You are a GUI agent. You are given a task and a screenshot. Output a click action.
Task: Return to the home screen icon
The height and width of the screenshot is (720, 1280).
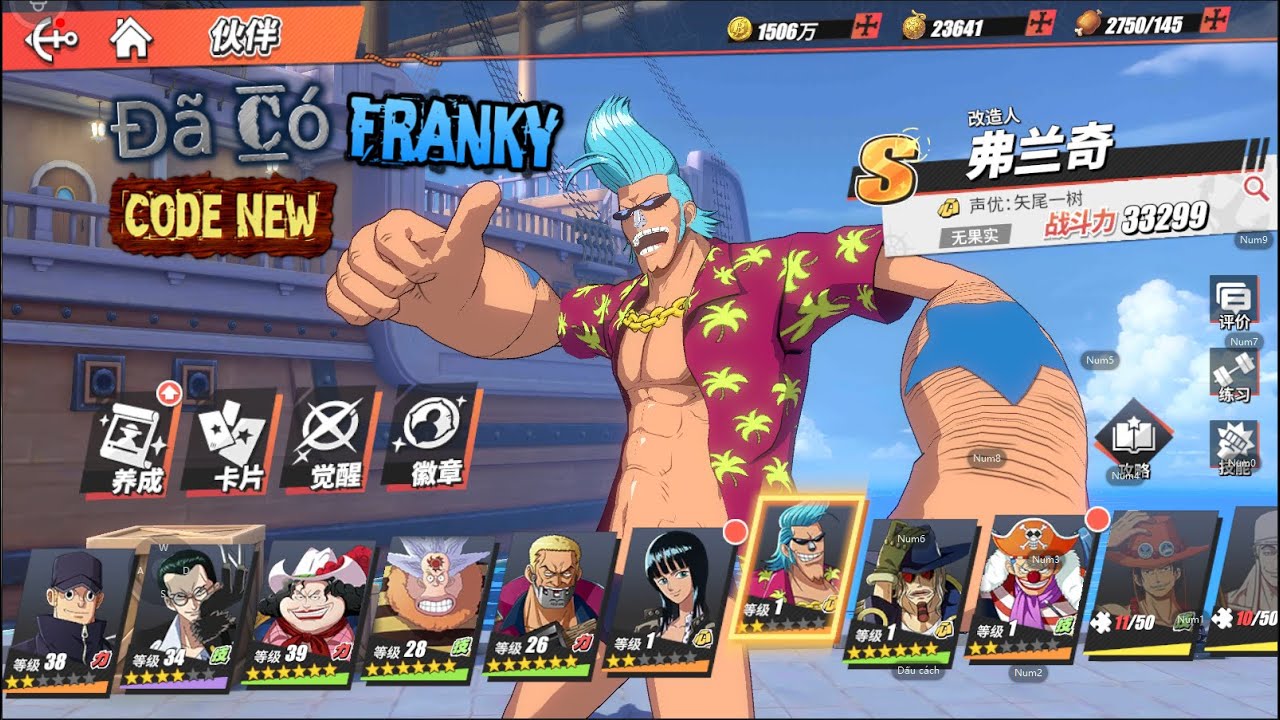coord(131,38)
